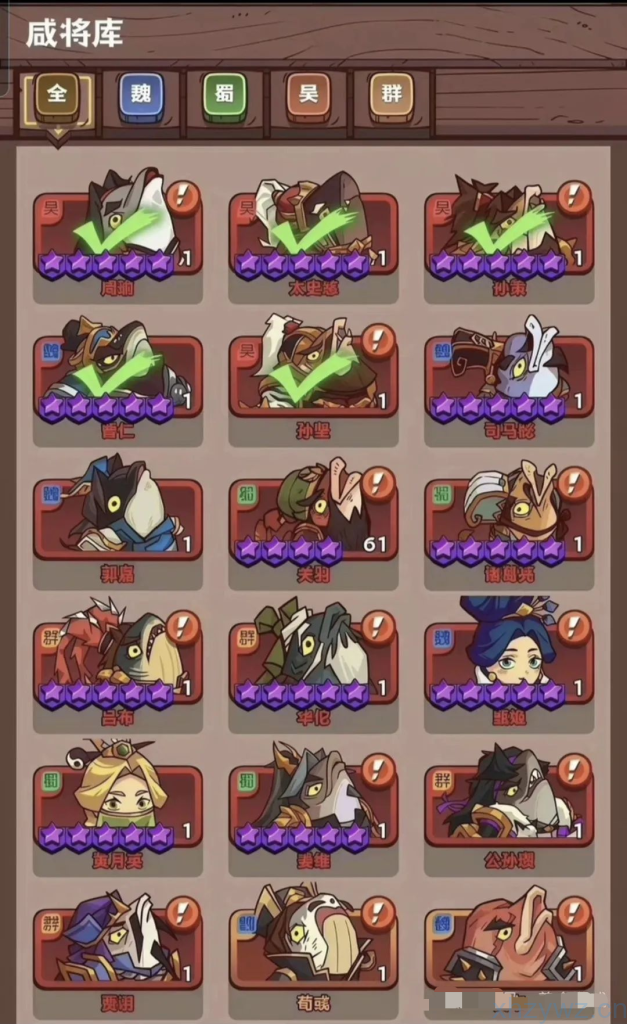Pick the 诸葛亮 hero card

(x=509, y=520)
